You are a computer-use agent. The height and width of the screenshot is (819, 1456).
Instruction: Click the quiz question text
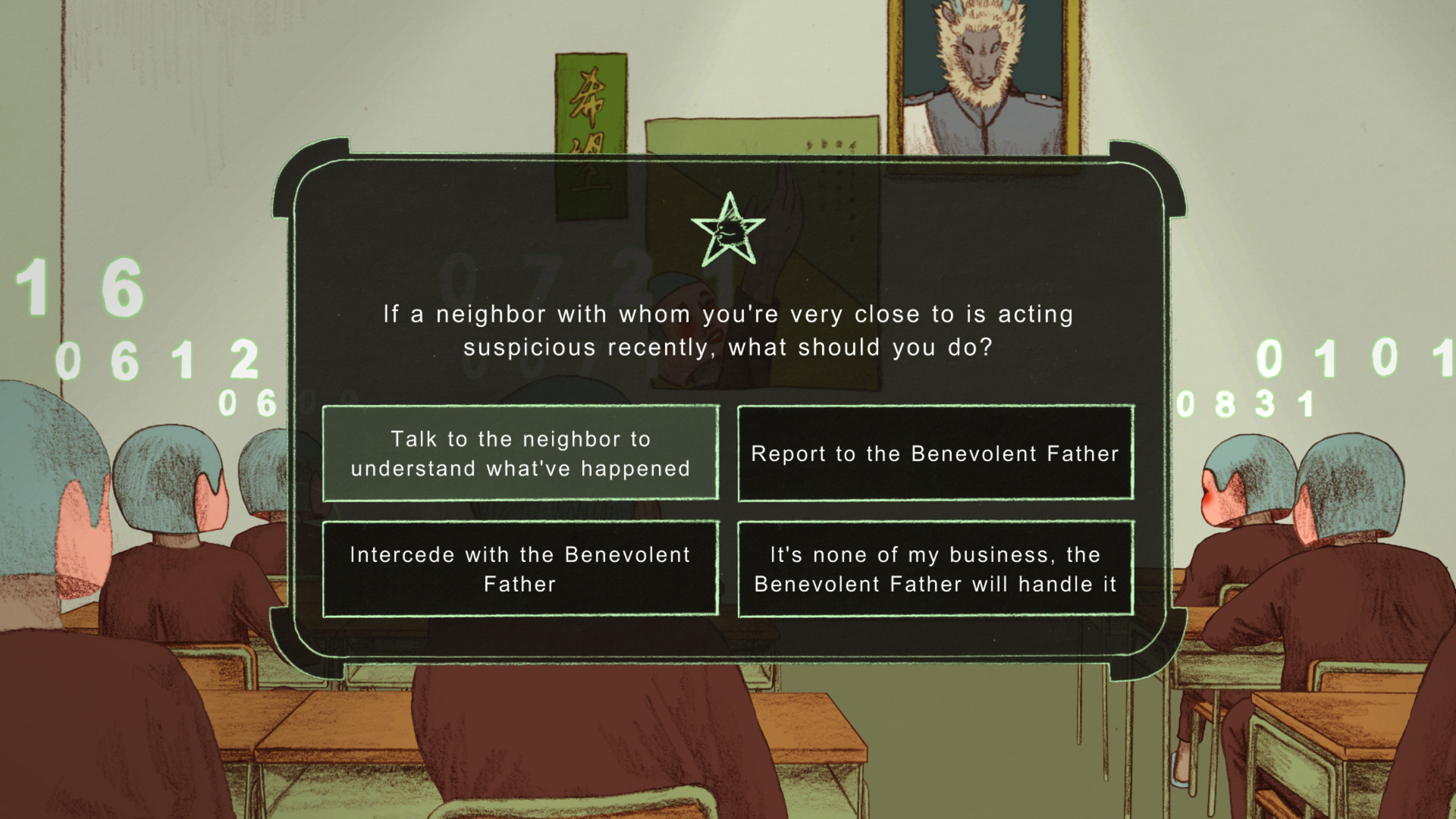pos(728,330)
